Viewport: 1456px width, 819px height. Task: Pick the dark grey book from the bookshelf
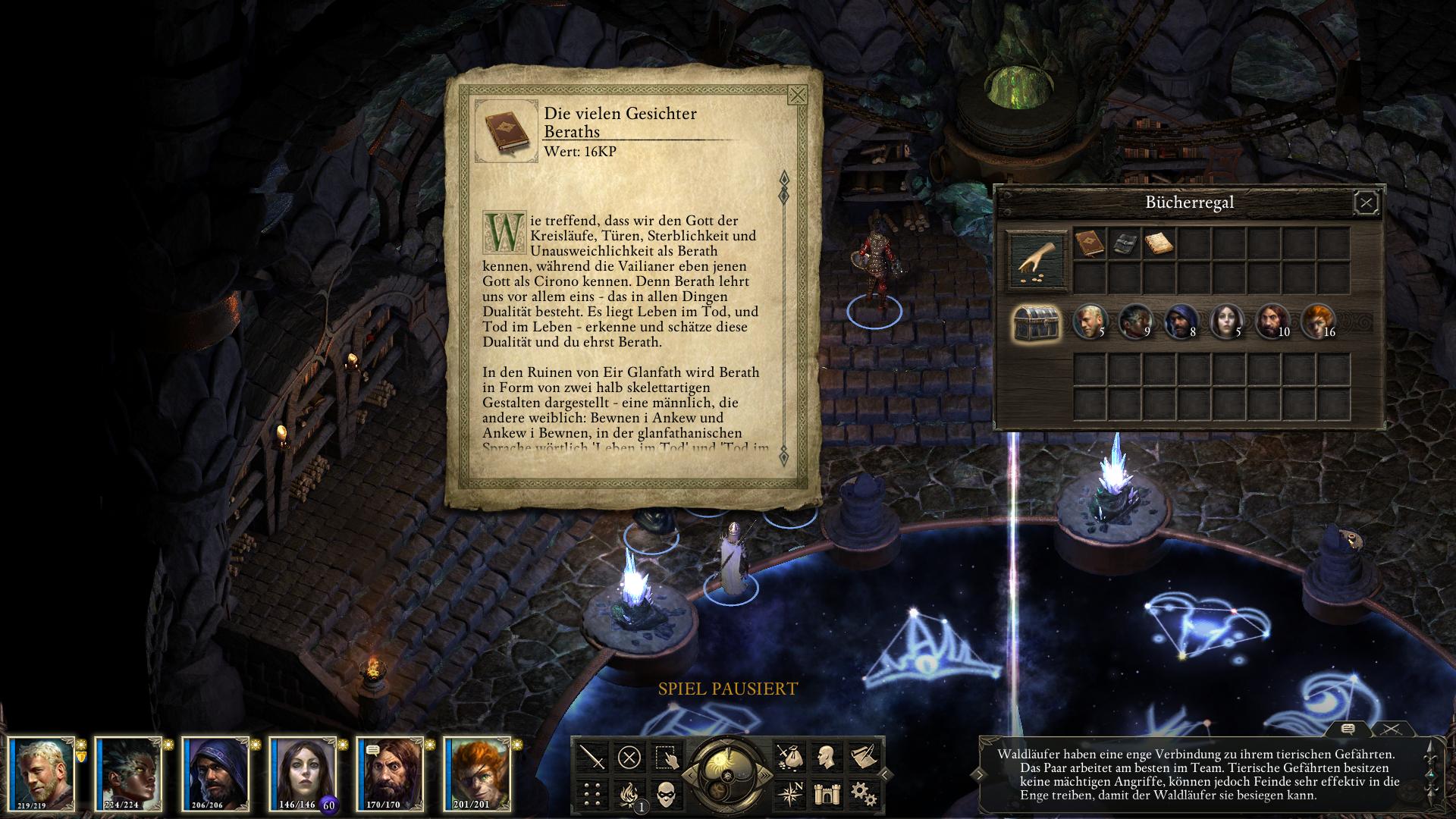pos(1123,243)
